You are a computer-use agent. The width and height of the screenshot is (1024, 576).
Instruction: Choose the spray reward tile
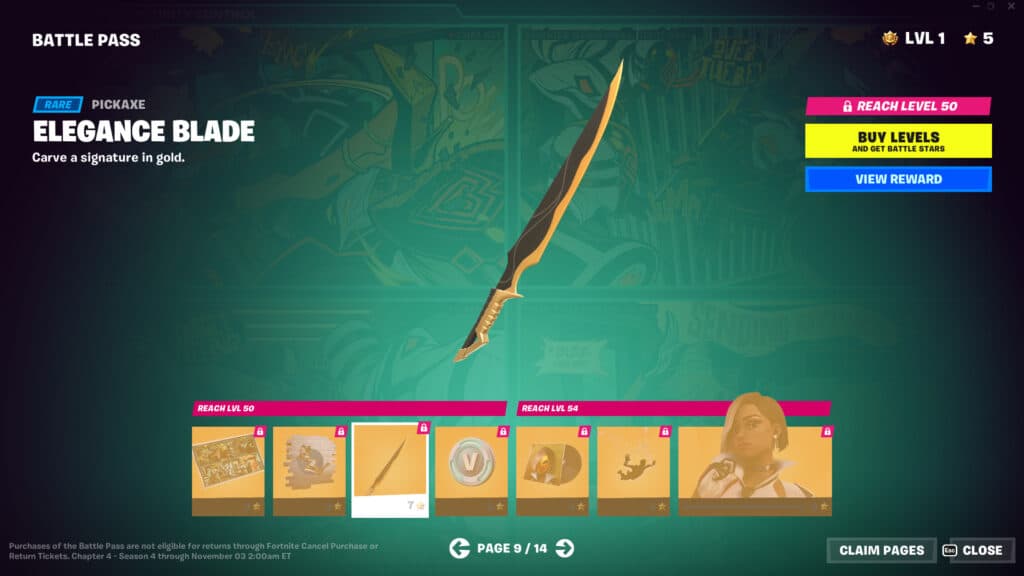309,470
